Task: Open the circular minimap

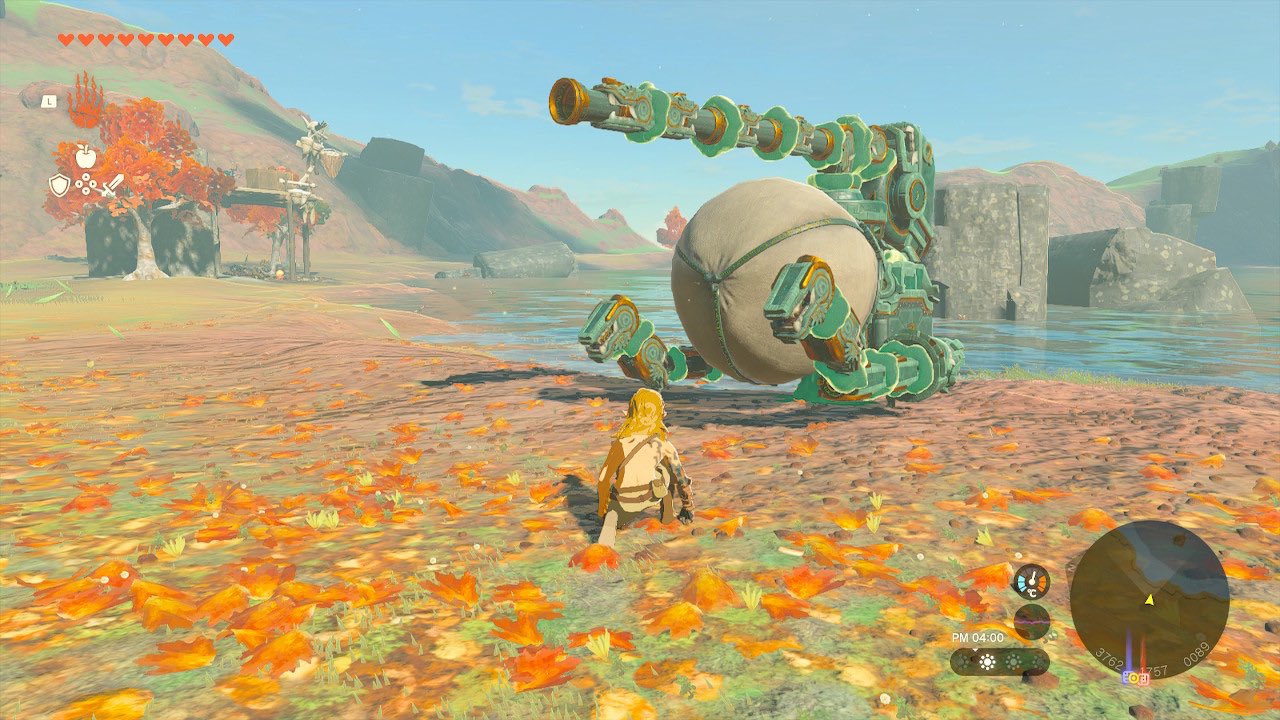Action: [1149, 599]
